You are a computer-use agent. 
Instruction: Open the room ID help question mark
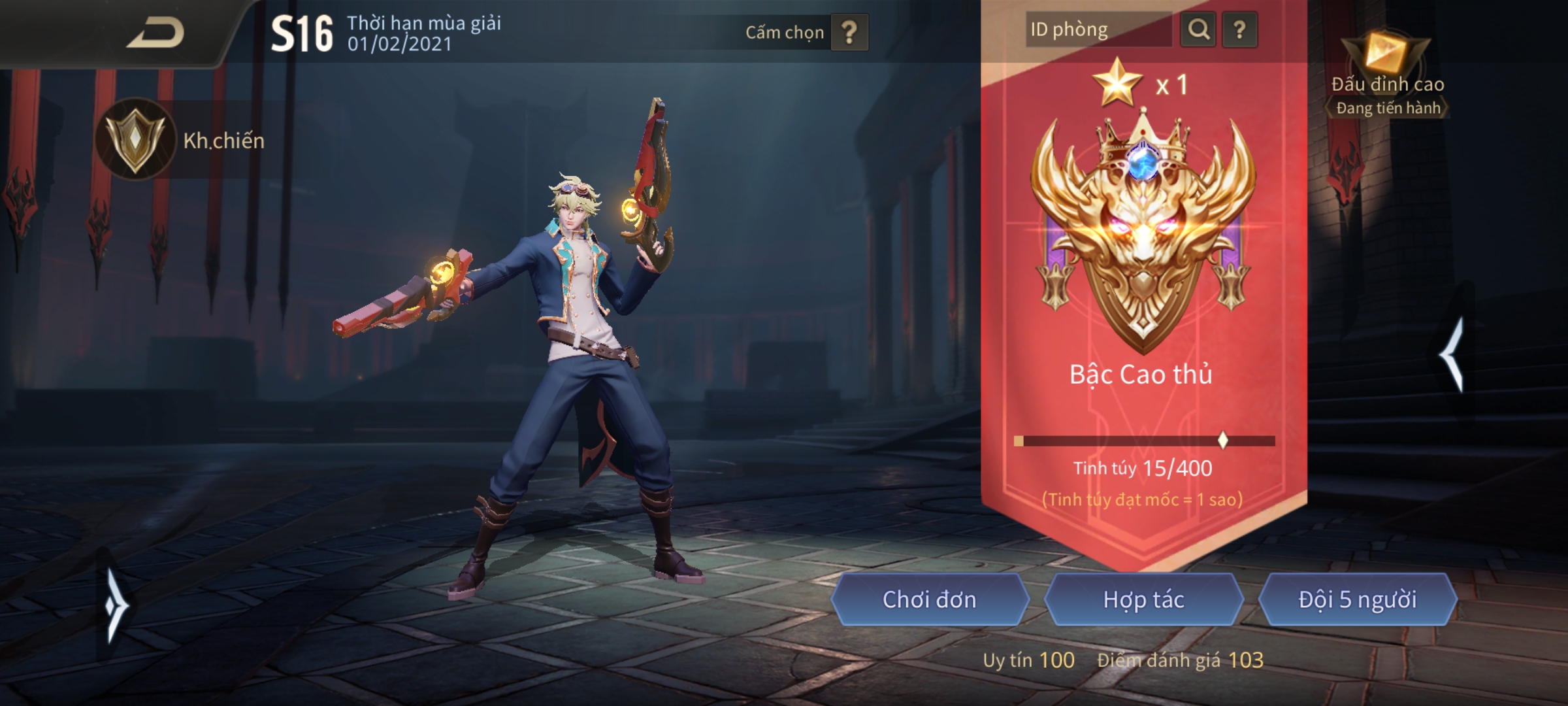pyautogui.click(x=1239, y=30)
